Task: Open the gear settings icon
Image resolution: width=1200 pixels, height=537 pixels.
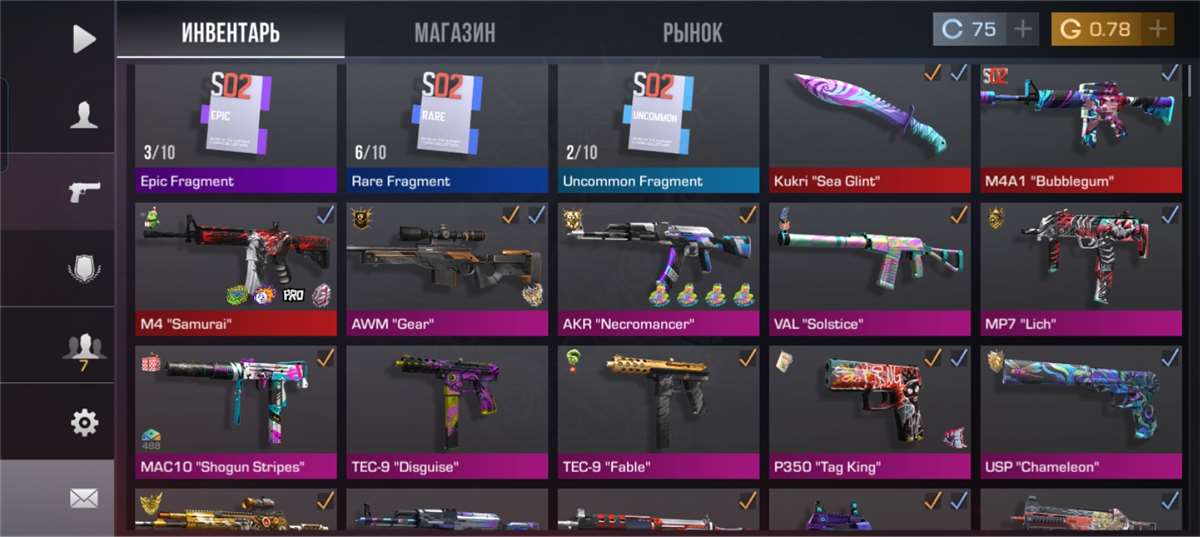Action: point(84,423)
